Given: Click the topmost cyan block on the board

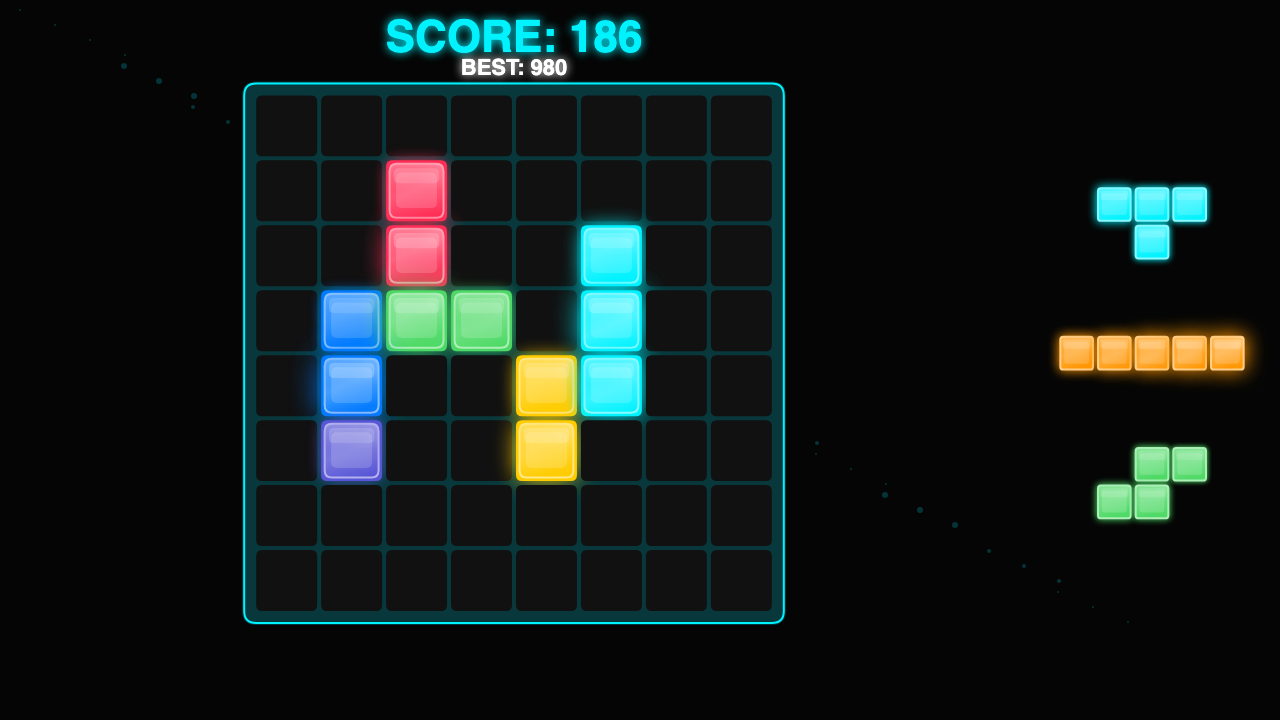Looking at the screenshot, I should click(611, 256).
